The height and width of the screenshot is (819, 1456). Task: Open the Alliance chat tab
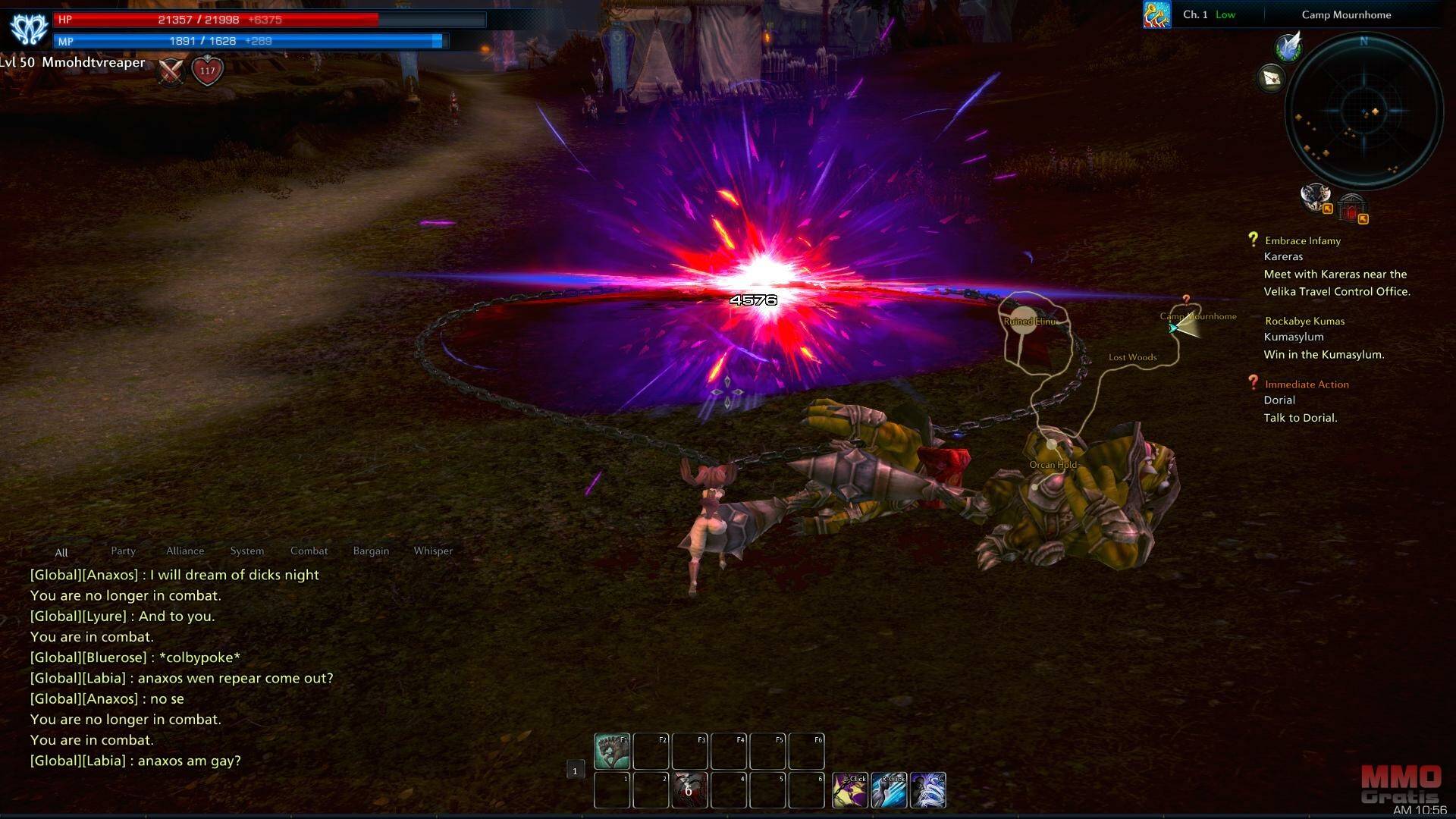tap(185, 551)
